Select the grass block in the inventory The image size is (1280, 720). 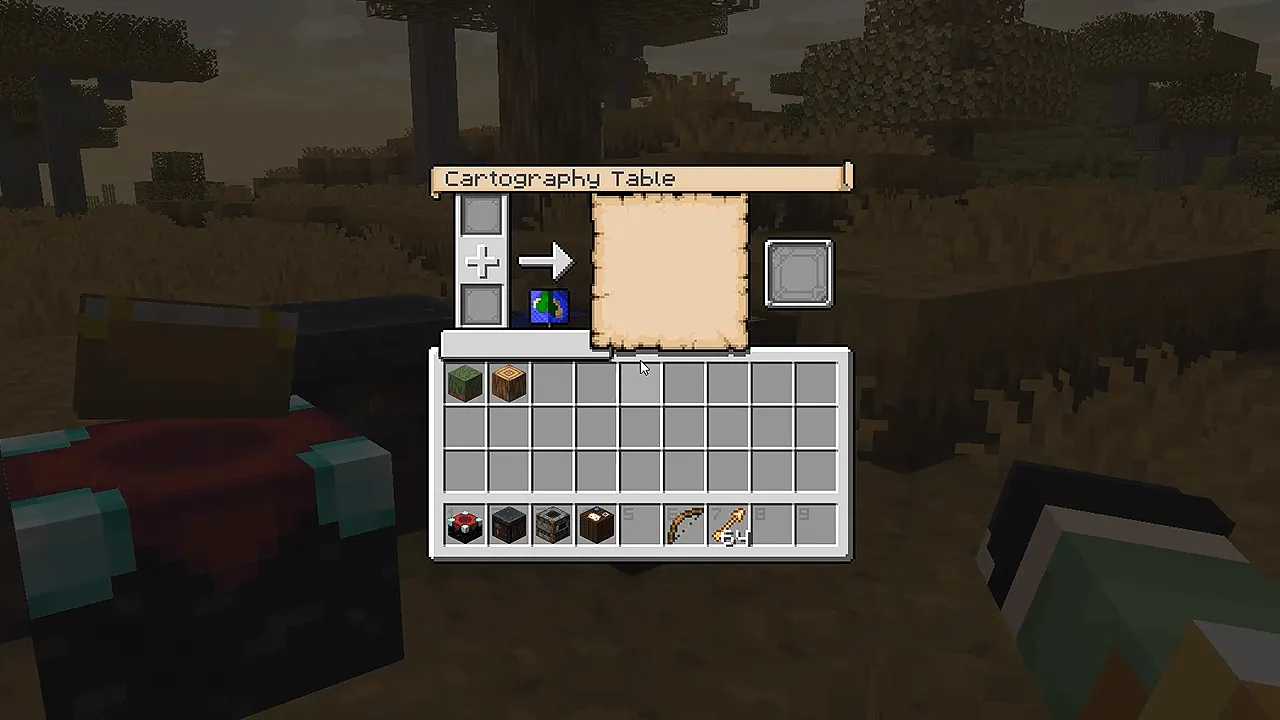pos(464,383)
